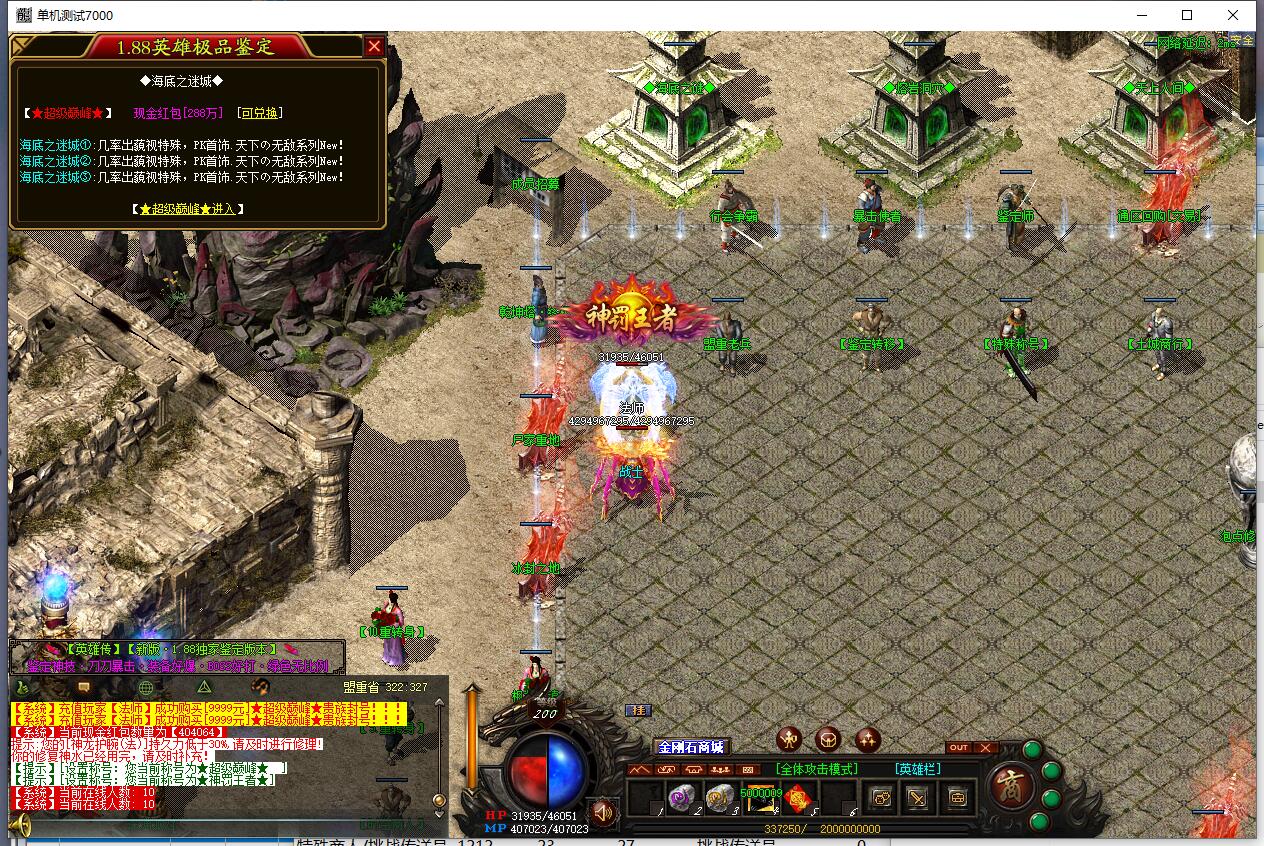Click the round character figure icon above hotbar
Viewport: 1264px width, 846px height.
pos(789,740)
